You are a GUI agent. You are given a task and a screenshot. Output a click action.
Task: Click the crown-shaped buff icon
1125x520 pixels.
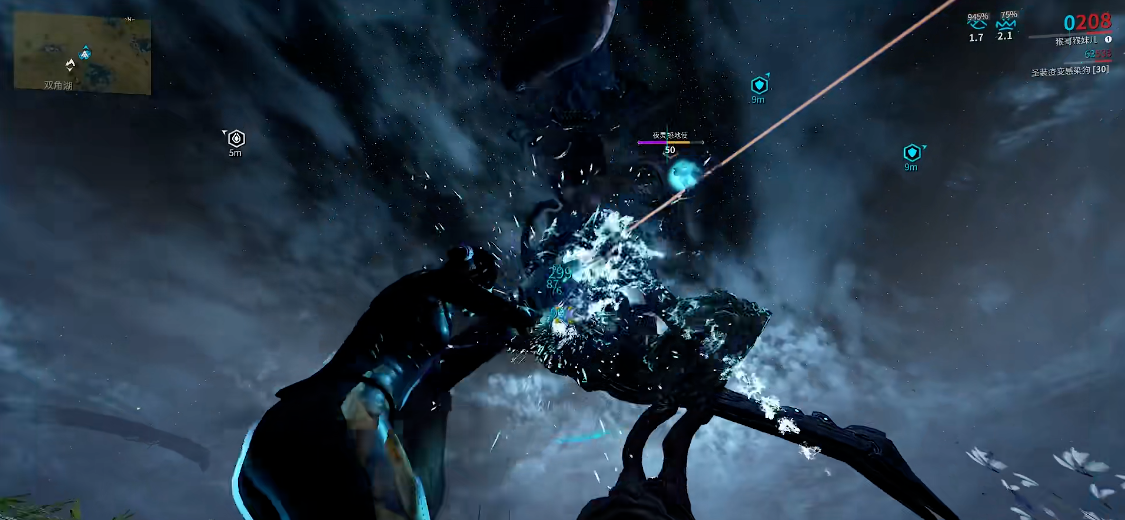tap(1005, 23)
